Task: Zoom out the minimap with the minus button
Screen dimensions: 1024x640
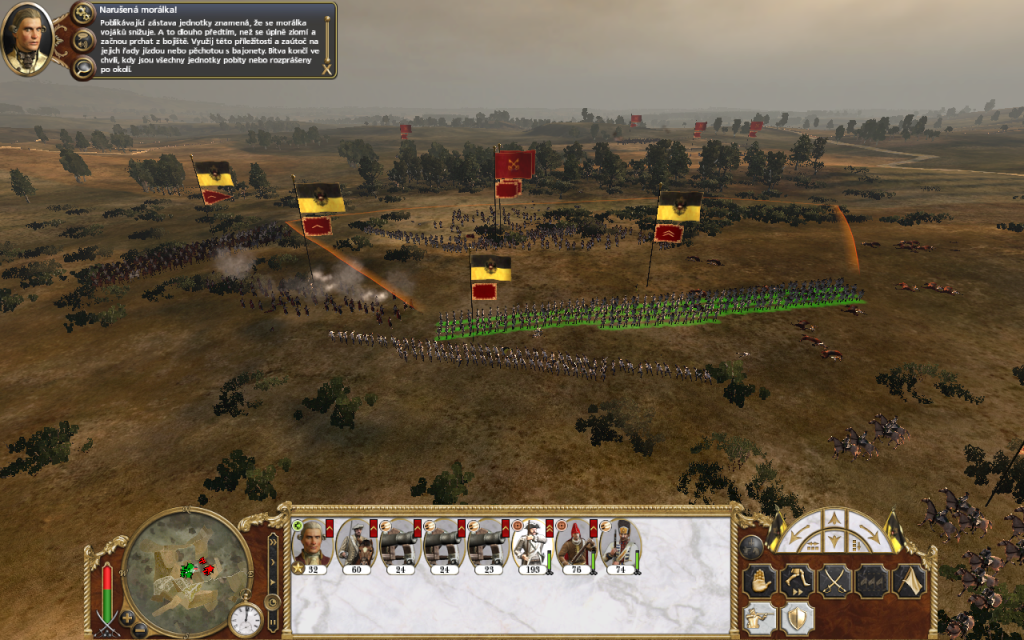Action: click(140, 630)
